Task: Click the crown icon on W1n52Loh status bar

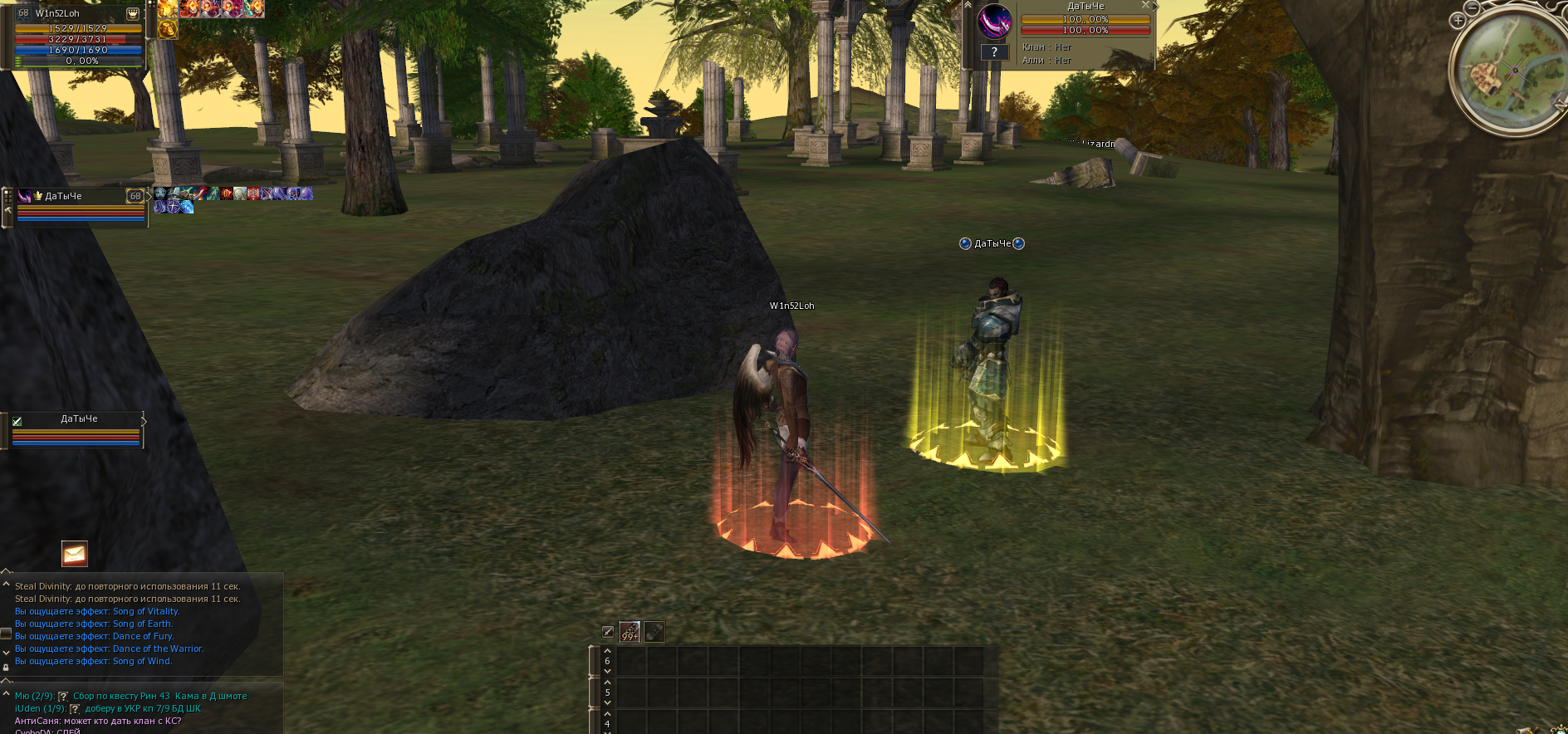Action: pos(133,13)
